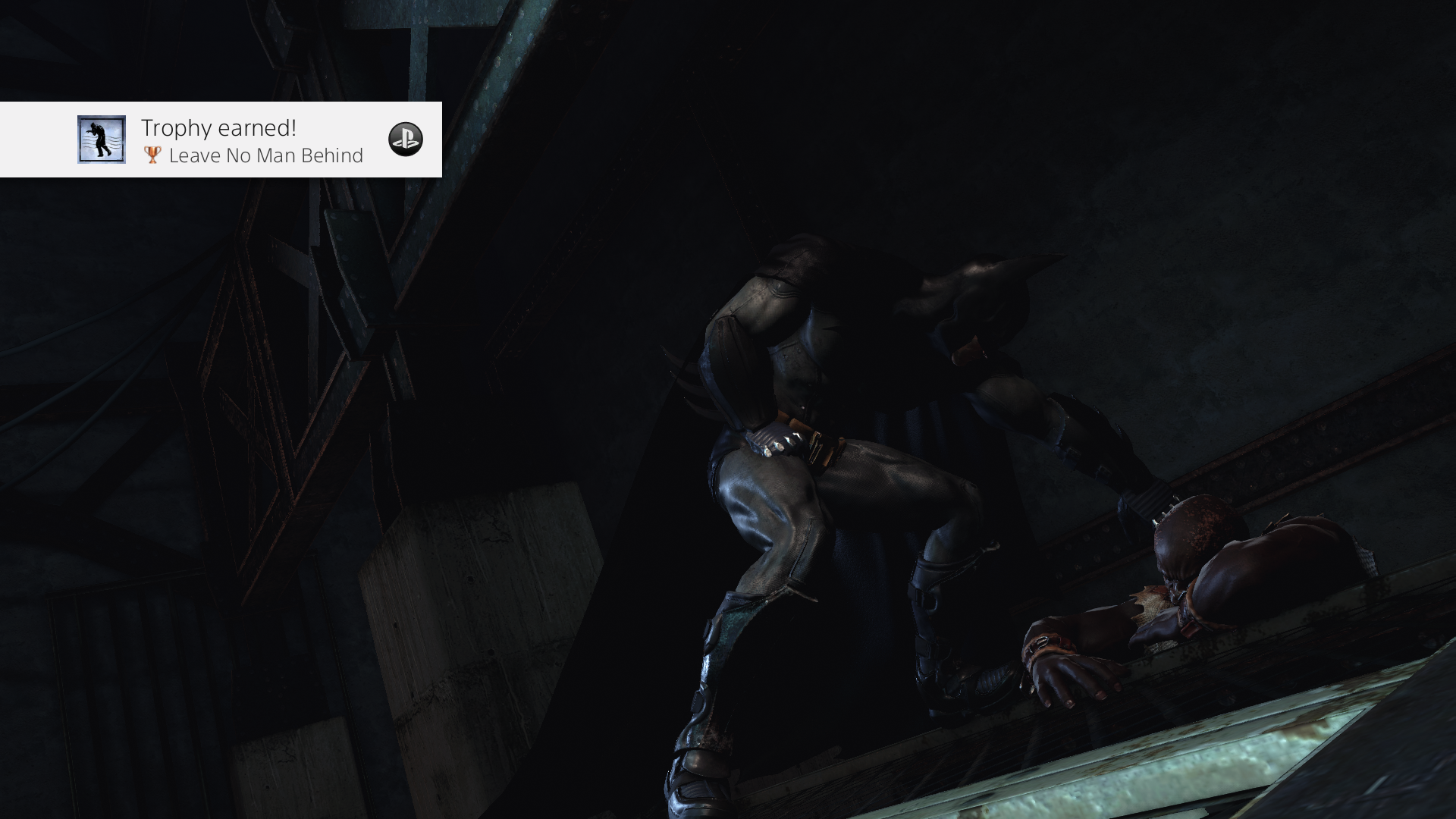Open trophy info via the bronze cup glyph
This screenshot has height=819, width=1456.
(151, 155)
